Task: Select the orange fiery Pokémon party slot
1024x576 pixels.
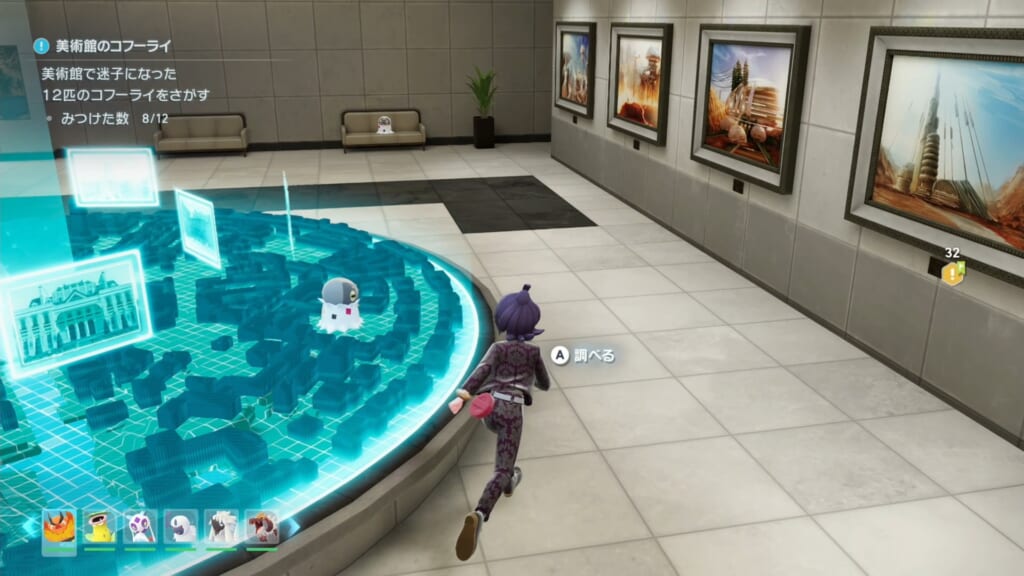Action: click(58, 526)
